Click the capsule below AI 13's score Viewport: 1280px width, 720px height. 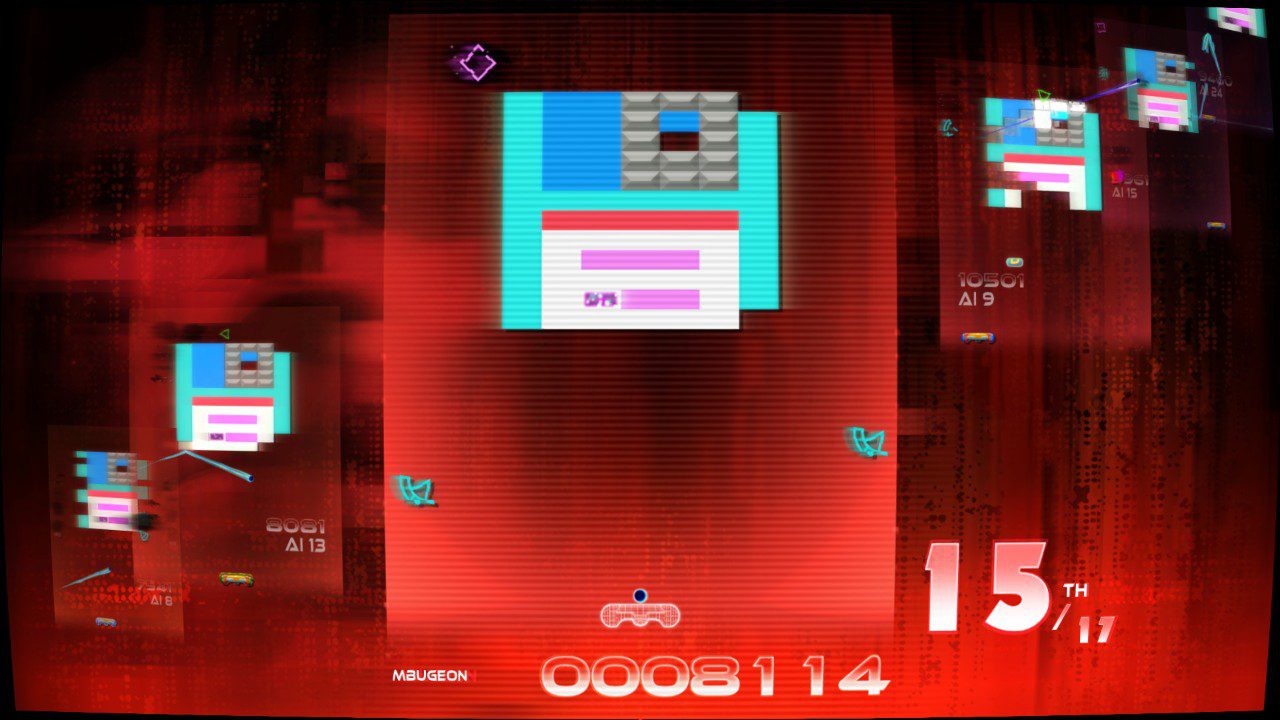tap(236, 578)
